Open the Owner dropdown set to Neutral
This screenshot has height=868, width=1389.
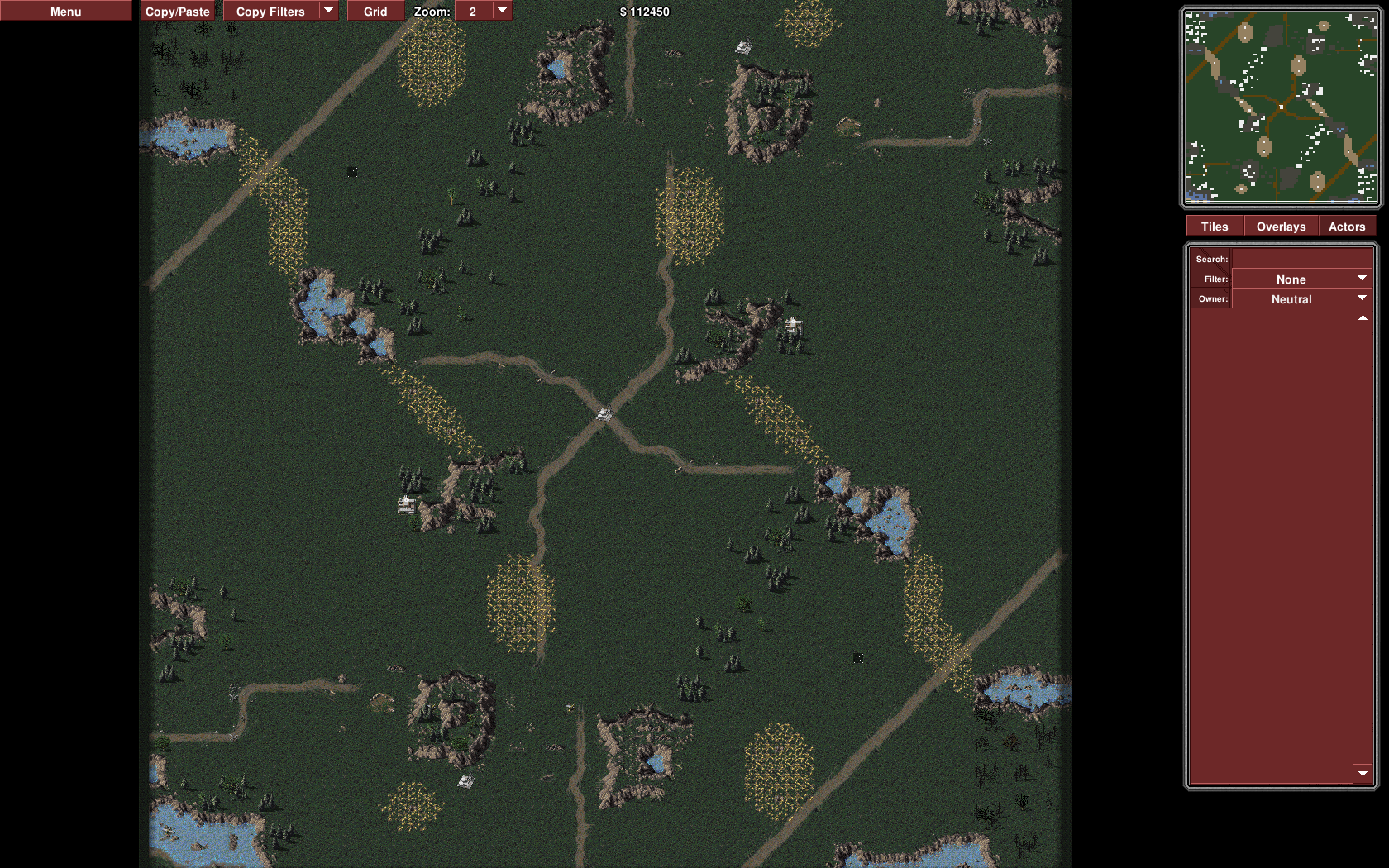point(1301,298)
